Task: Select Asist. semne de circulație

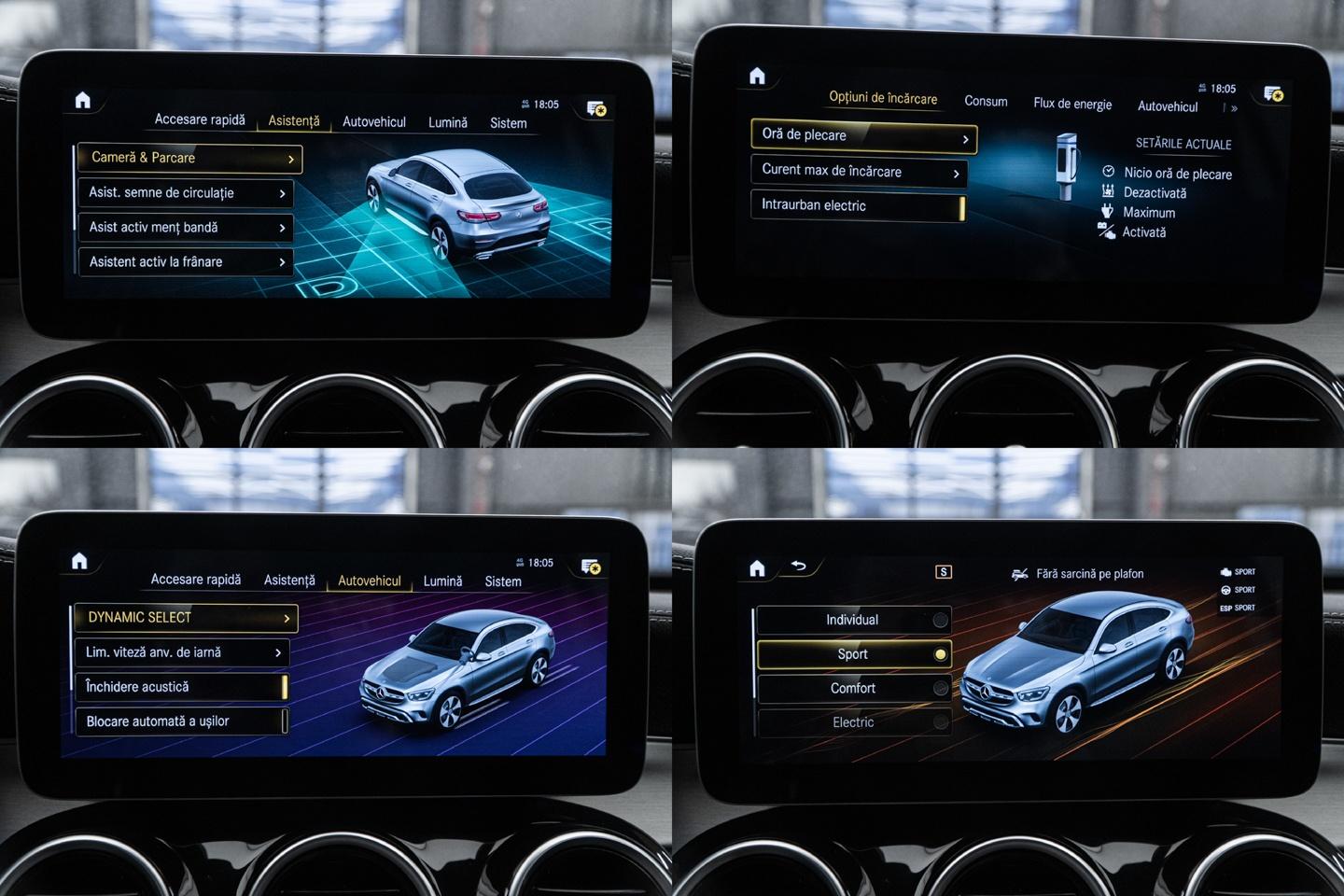Action: 185,193
